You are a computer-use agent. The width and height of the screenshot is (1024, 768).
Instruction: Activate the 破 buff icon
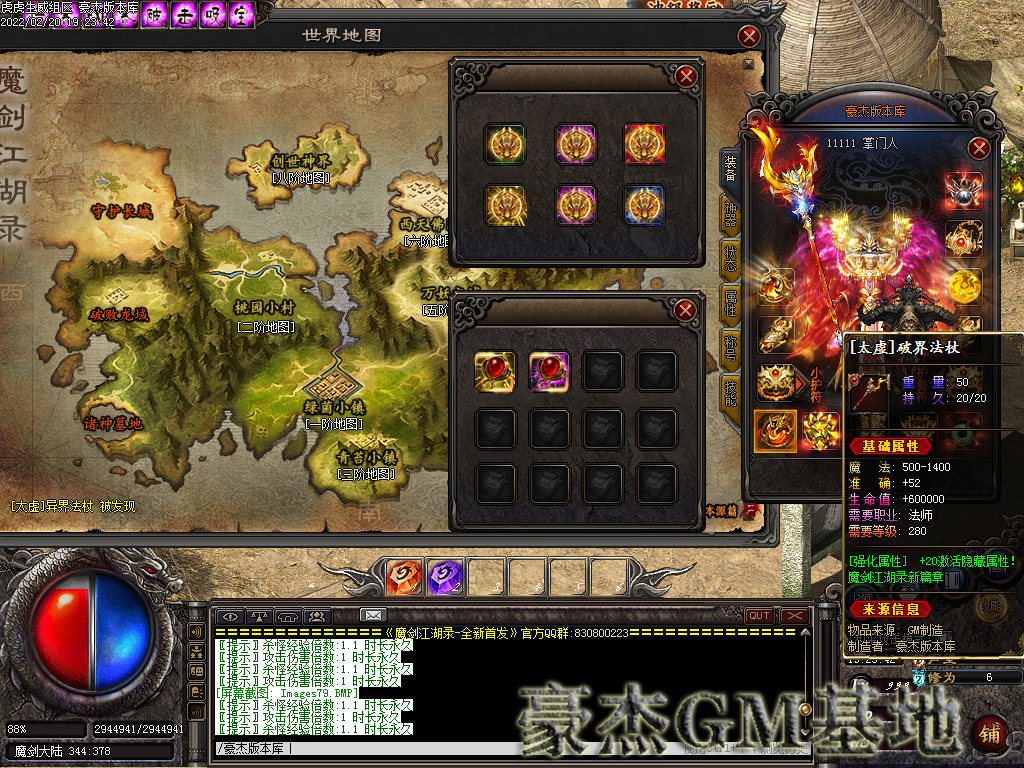[155, 15]
